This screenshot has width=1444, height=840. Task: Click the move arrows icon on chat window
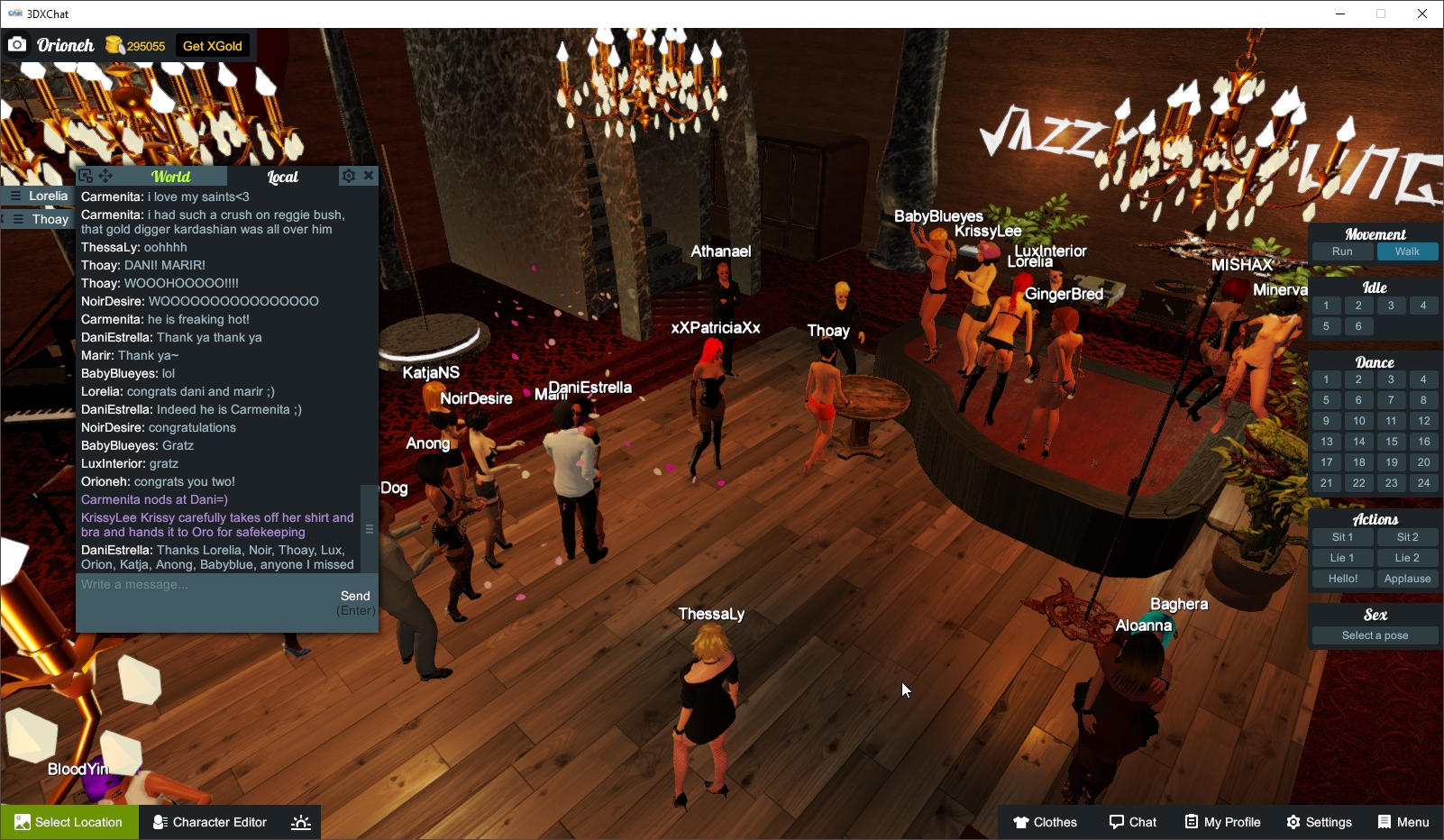coord(105,176)
